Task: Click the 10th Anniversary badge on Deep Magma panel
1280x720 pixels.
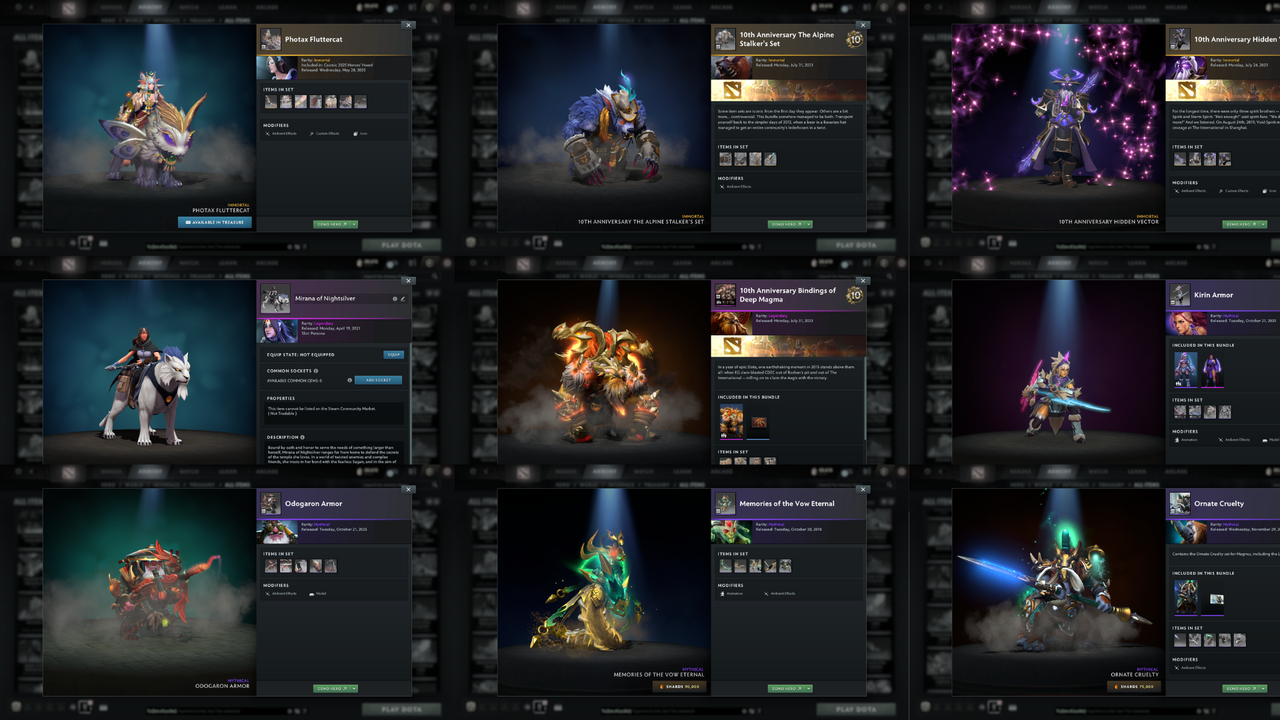Action: [x=856, y=296]
